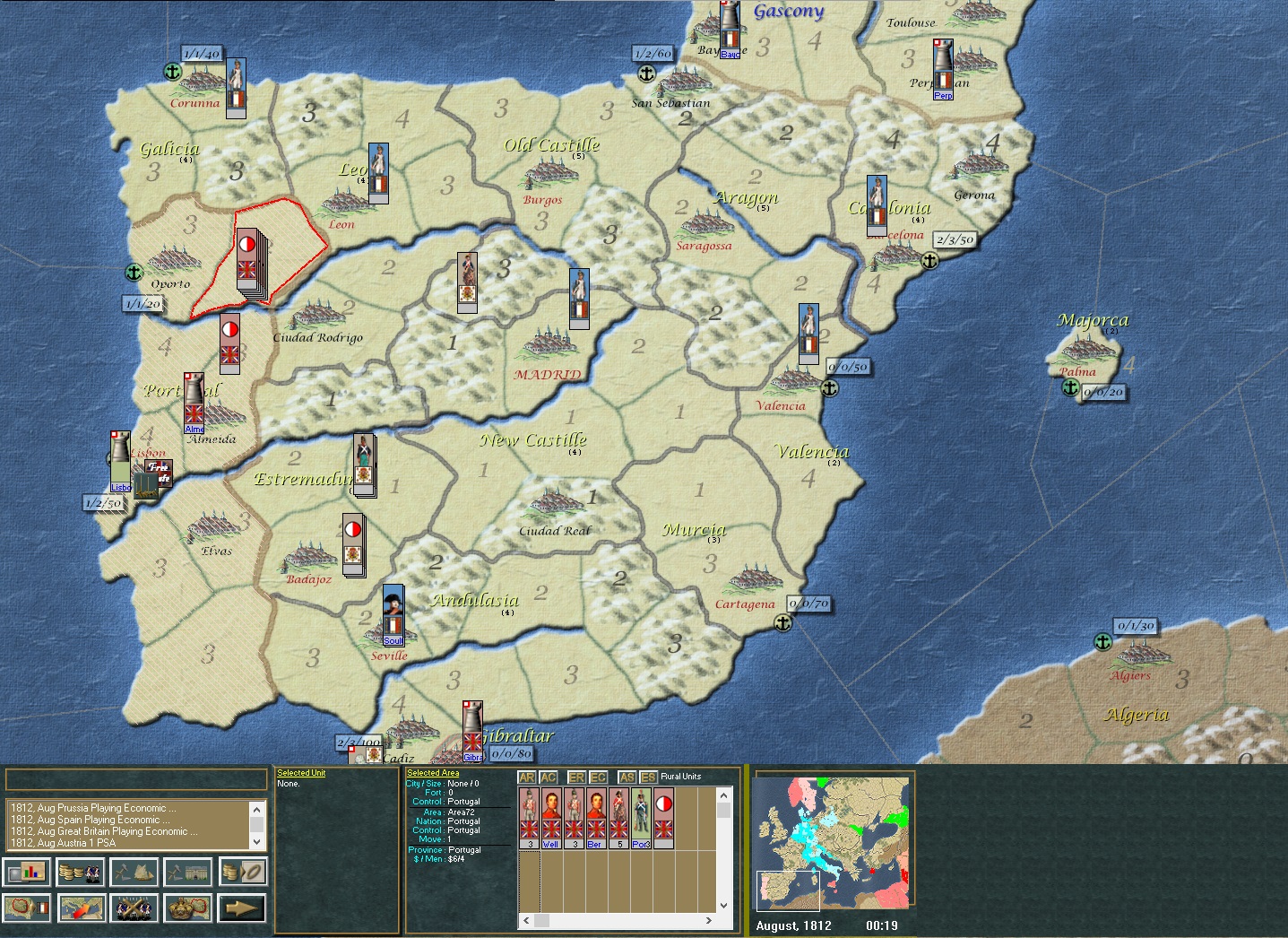Click the EC filter tab
The width and height of the screenshot is (1288, 938).
click(598, 777)
